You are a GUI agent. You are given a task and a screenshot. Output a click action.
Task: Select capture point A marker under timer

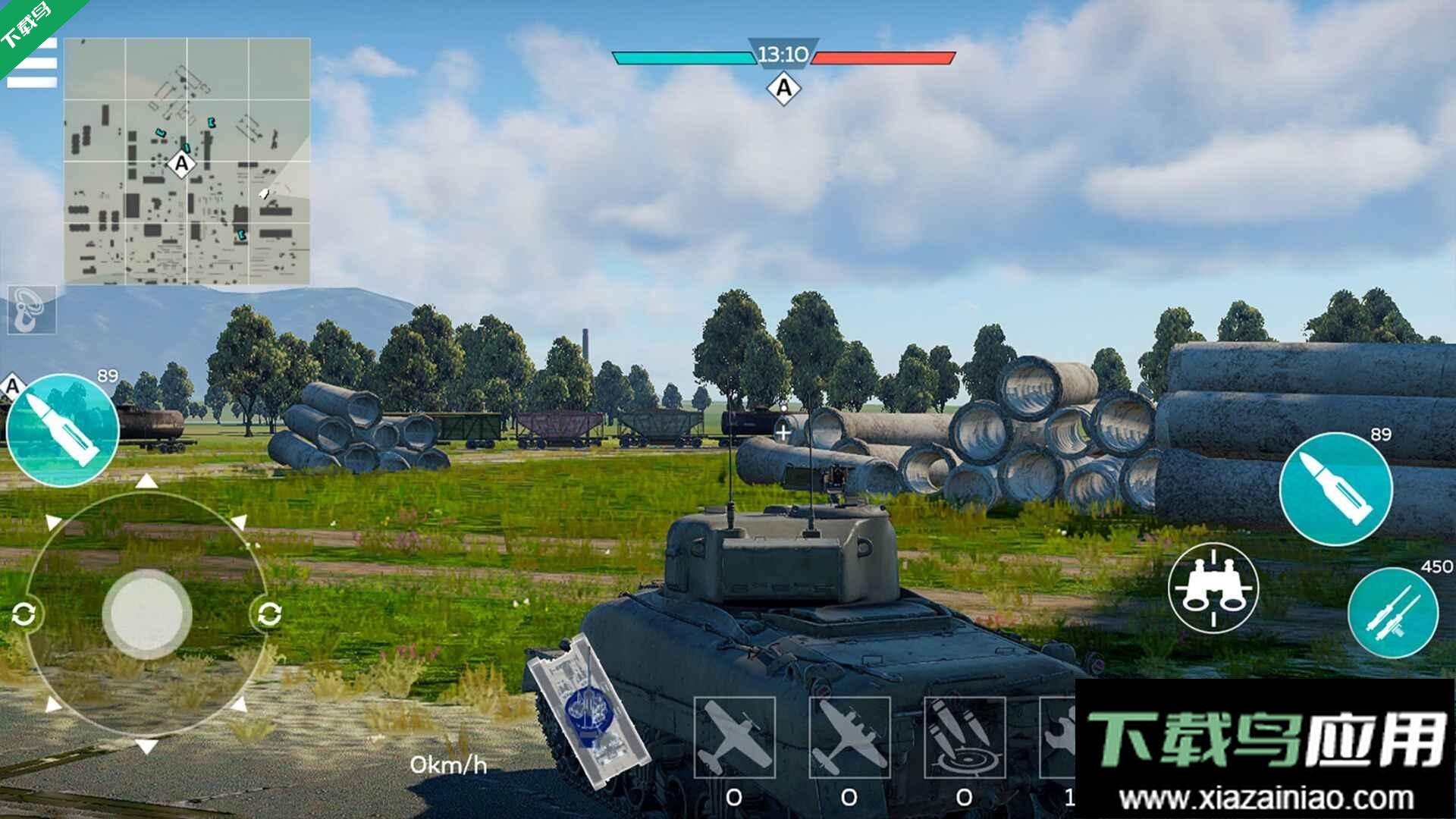[783, 89]
